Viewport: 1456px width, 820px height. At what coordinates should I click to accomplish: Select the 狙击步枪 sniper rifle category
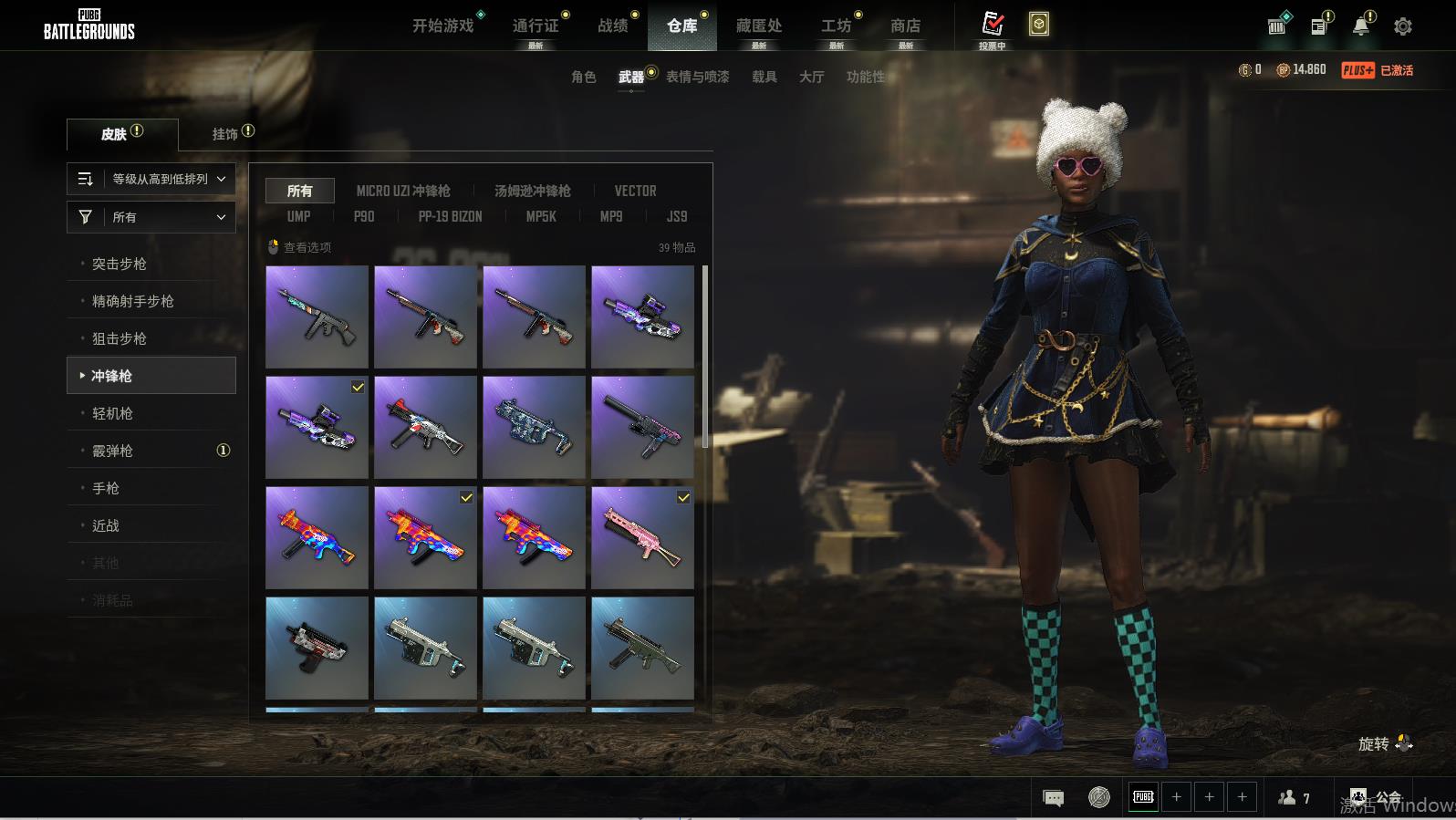coord(120,338)
